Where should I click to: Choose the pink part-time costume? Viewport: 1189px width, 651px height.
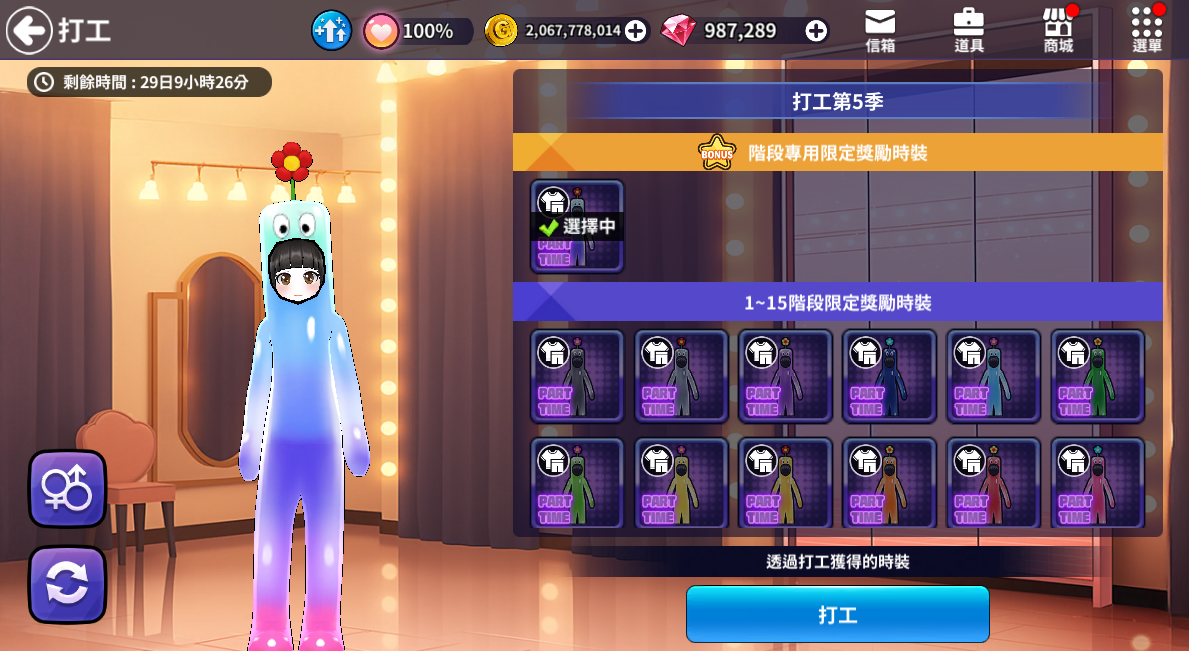(1097, 483)
